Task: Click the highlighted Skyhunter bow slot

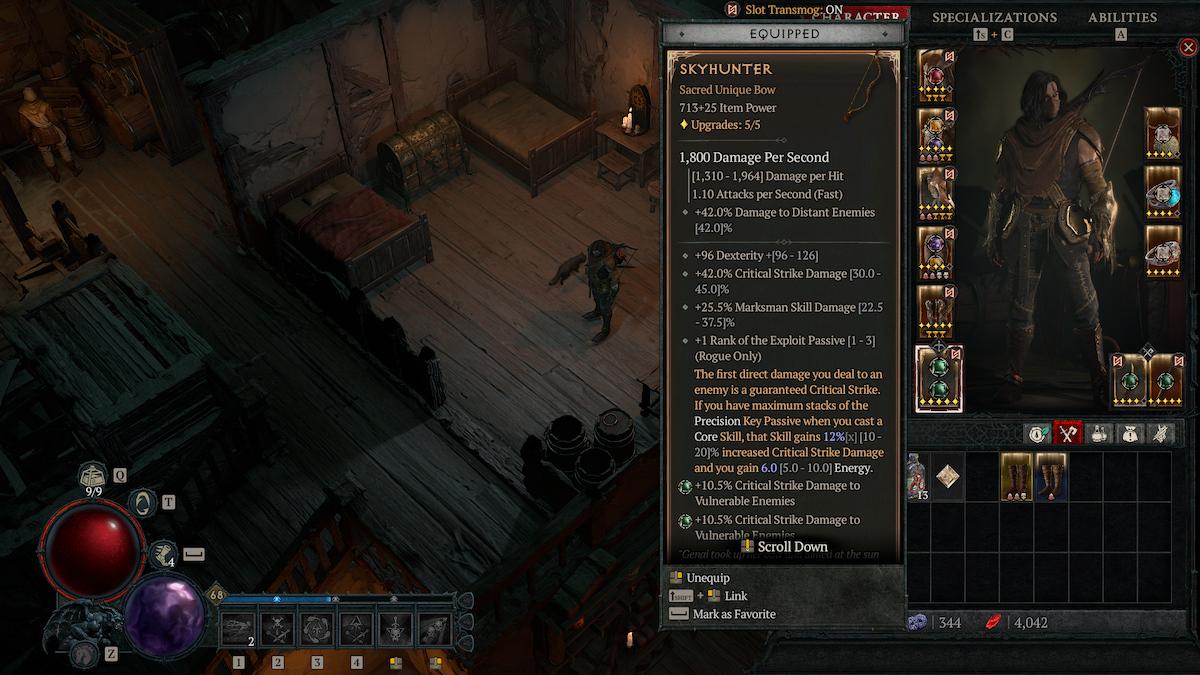Action: tap(939, 378)
